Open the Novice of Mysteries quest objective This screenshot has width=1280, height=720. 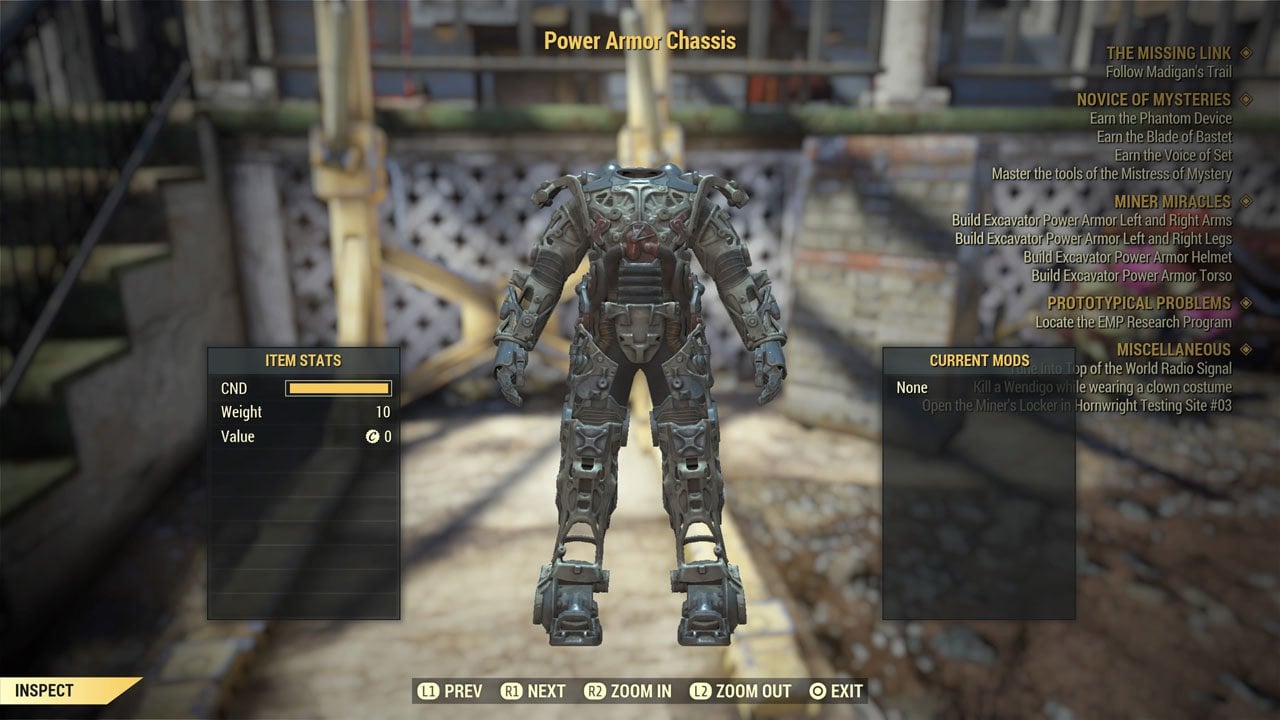point(1153,100)
